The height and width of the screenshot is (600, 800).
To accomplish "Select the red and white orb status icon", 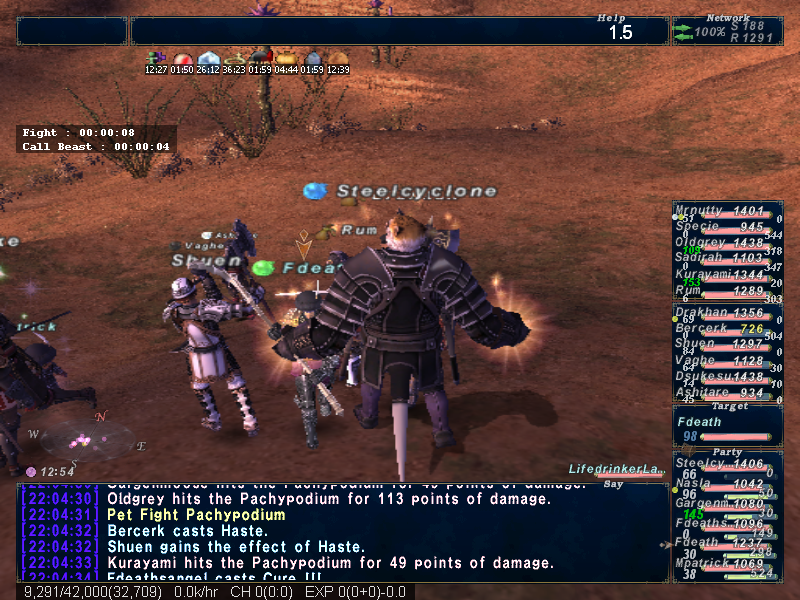I will click(x=182, y=59).
